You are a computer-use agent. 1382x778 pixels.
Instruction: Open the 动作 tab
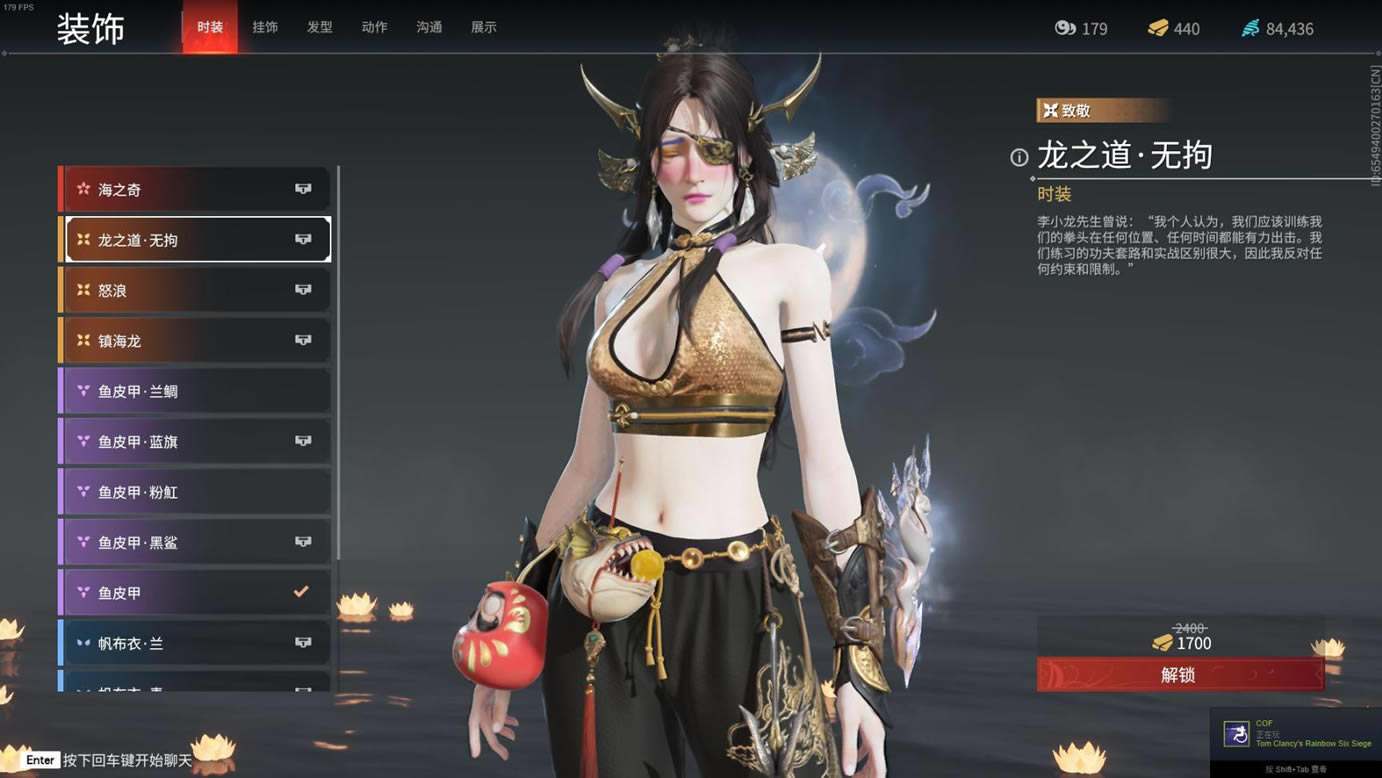click(x=374, y=28)
